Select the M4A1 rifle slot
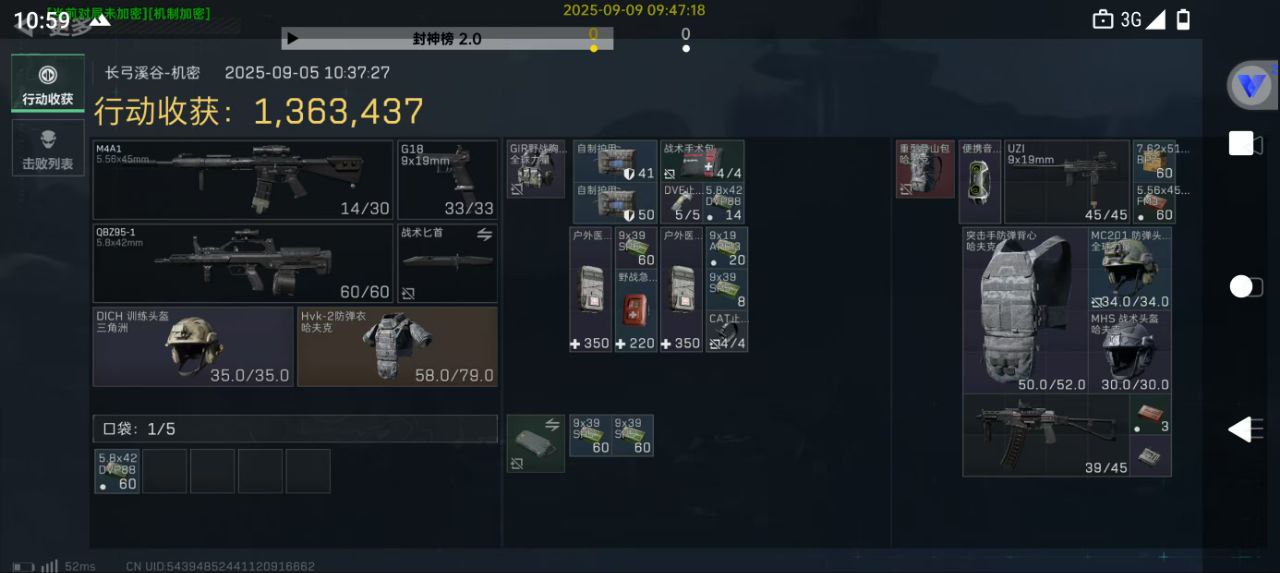1280x573 pixels. pos(243,180)
